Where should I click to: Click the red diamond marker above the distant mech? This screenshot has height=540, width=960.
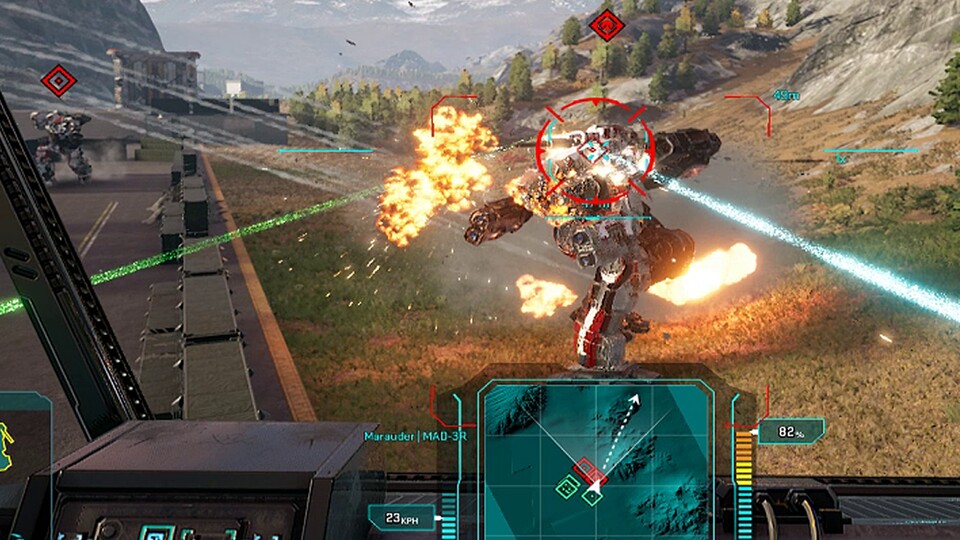(59, 79)
